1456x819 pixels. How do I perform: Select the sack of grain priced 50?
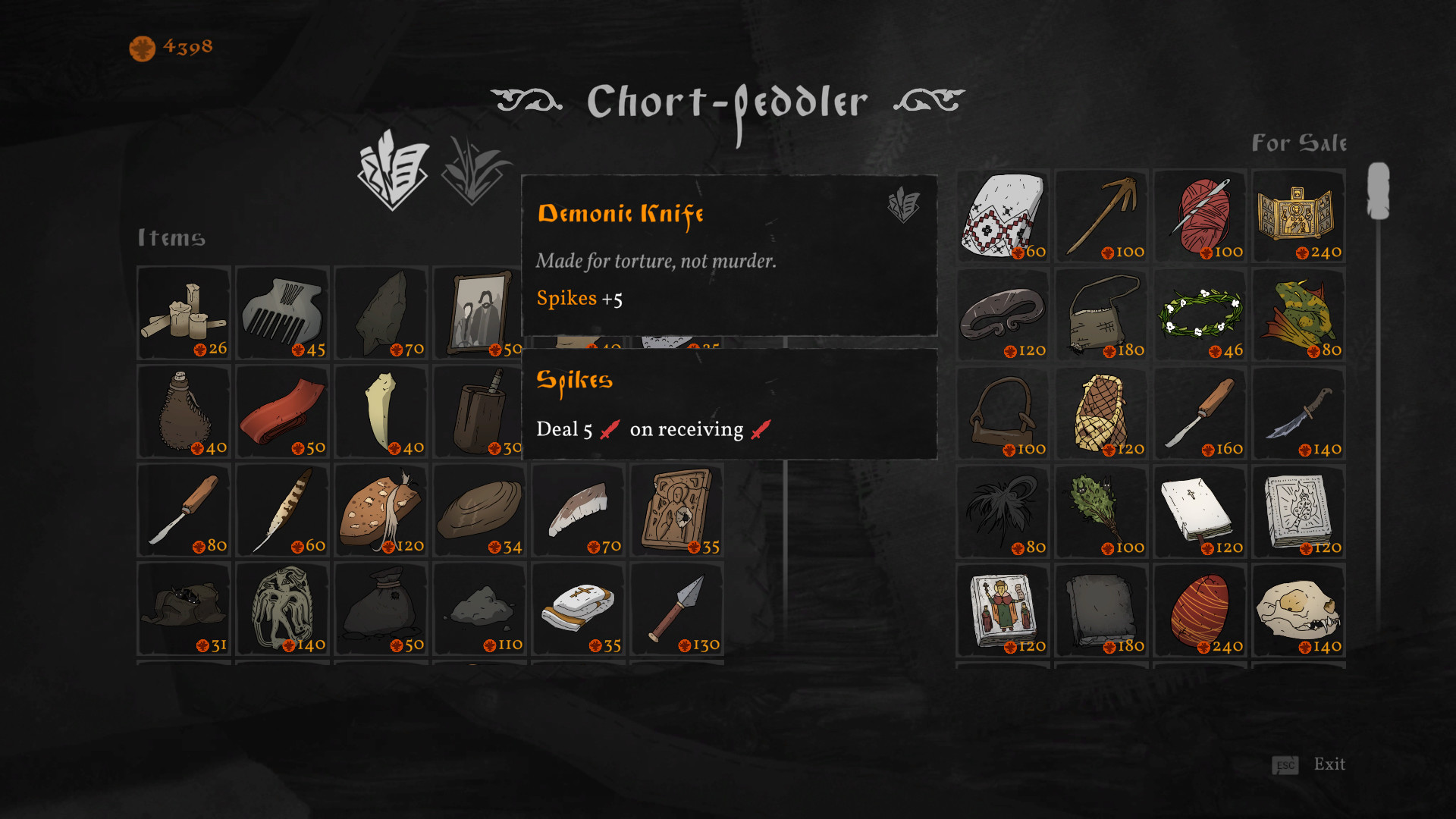pos(381,609)
